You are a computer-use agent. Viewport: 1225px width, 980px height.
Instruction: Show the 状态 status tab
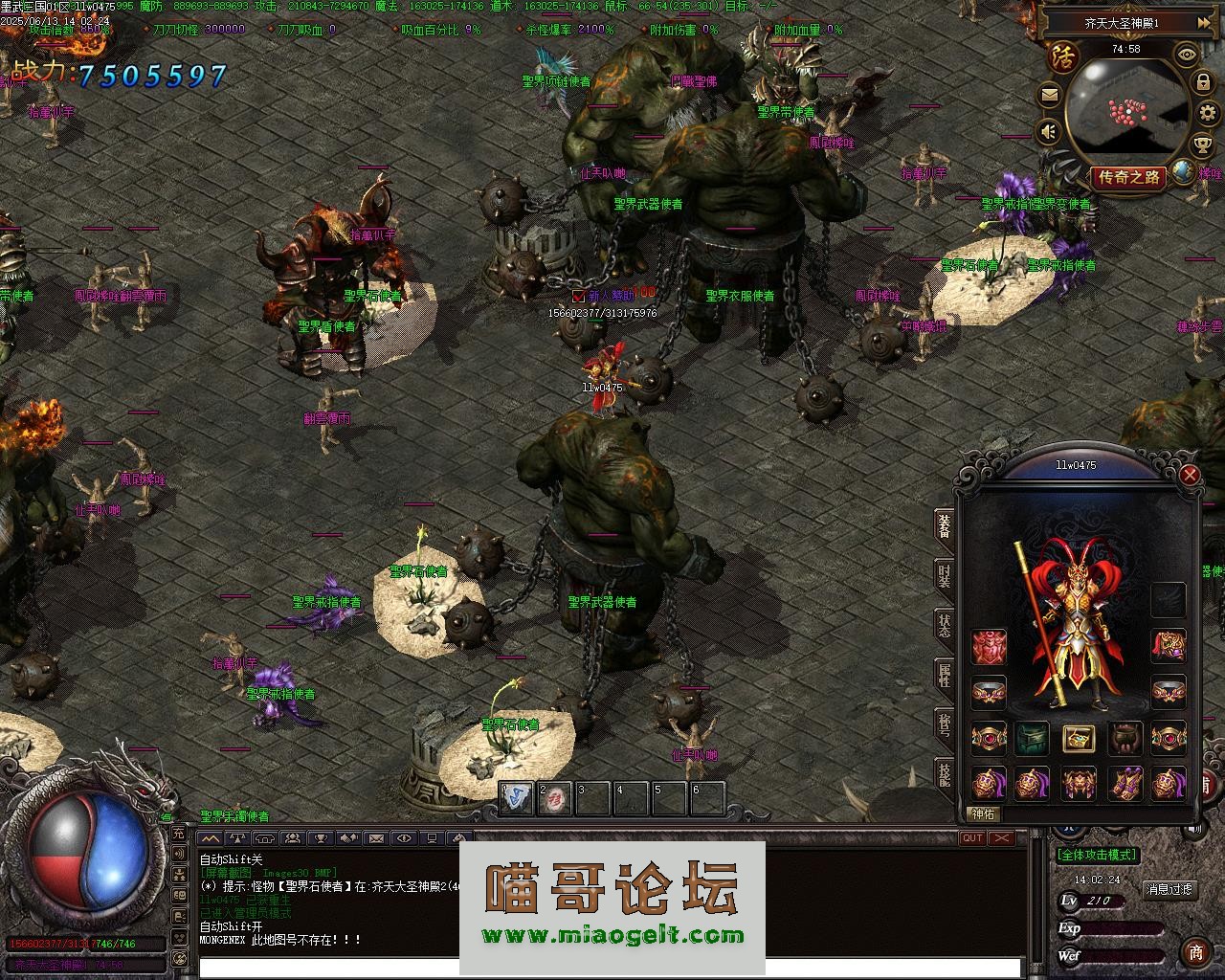click(x=945, y=627)
